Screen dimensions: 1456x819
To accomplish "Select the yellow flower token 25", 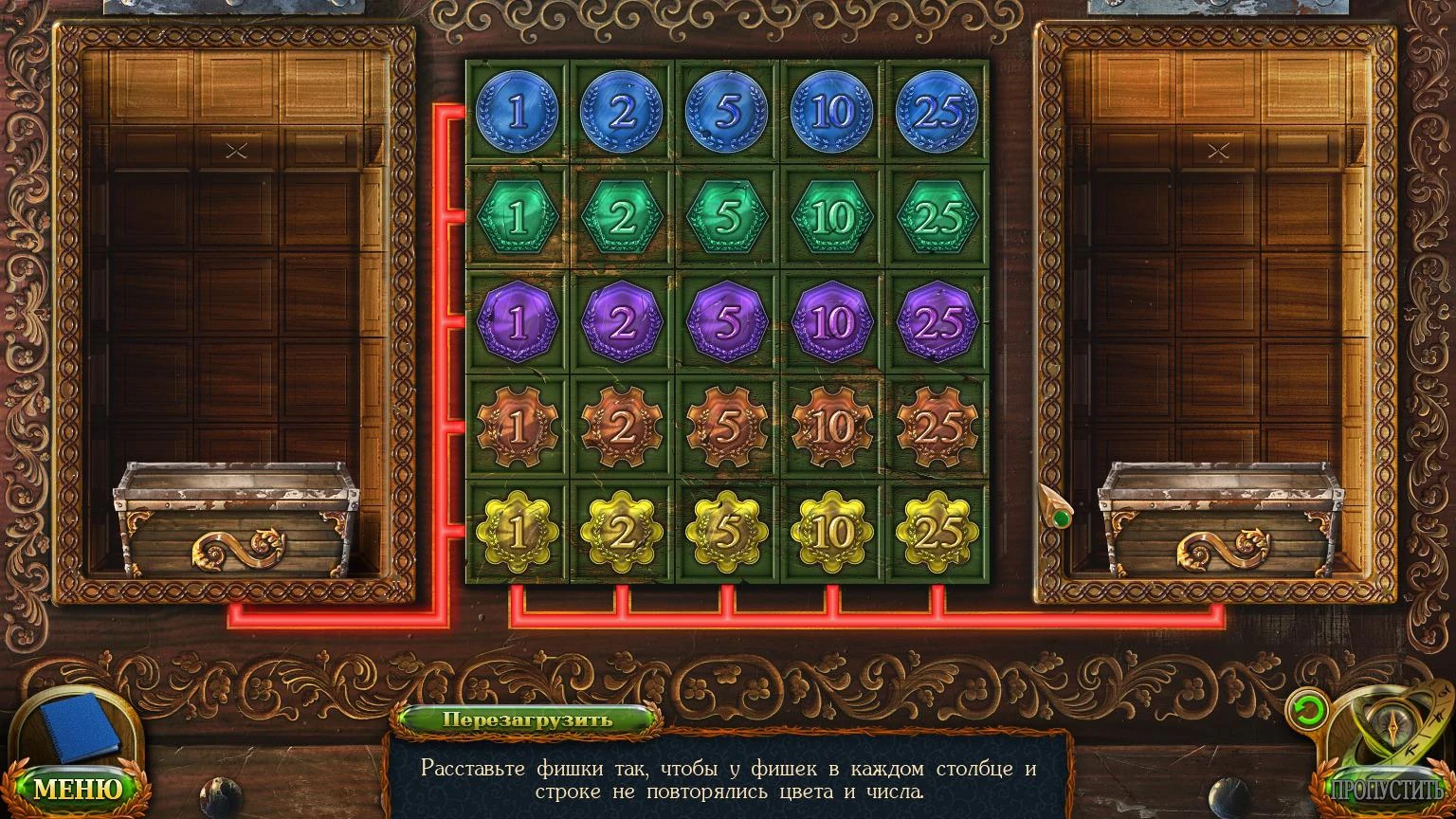I will coord(937,532).
